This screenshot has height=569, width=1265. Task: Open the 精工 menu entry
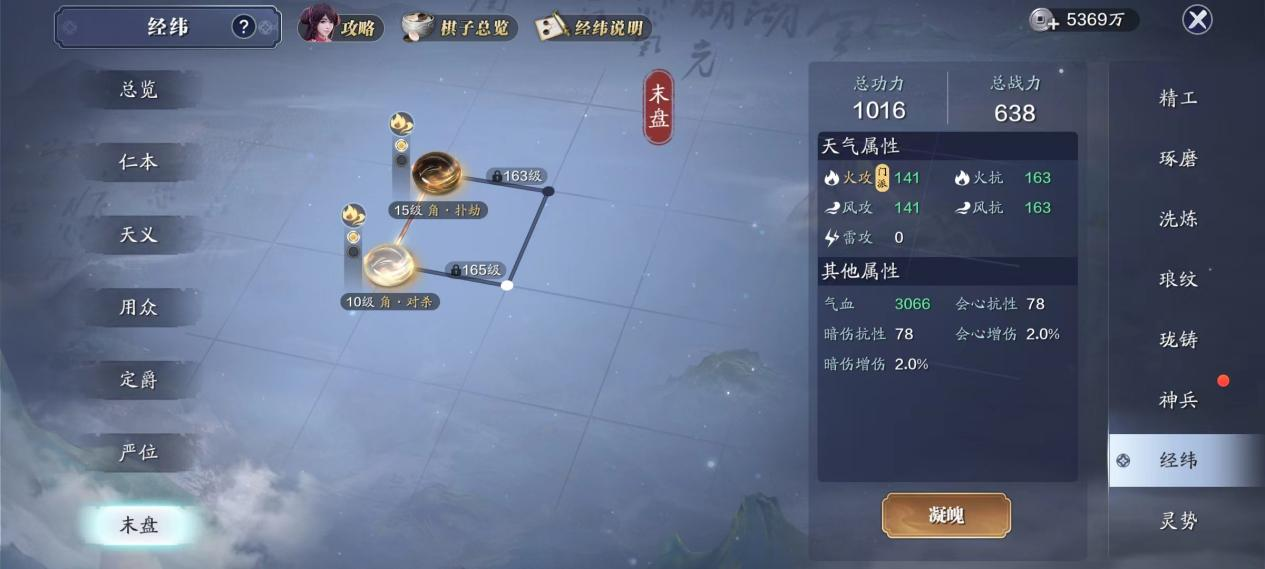click(x=1178, y=98)
